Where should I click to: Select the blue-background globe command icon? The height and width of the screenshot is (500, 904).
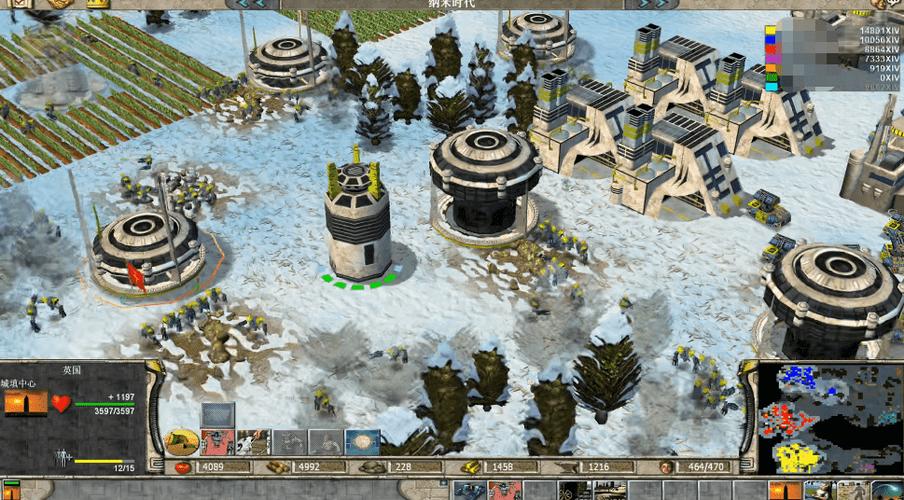362,441
